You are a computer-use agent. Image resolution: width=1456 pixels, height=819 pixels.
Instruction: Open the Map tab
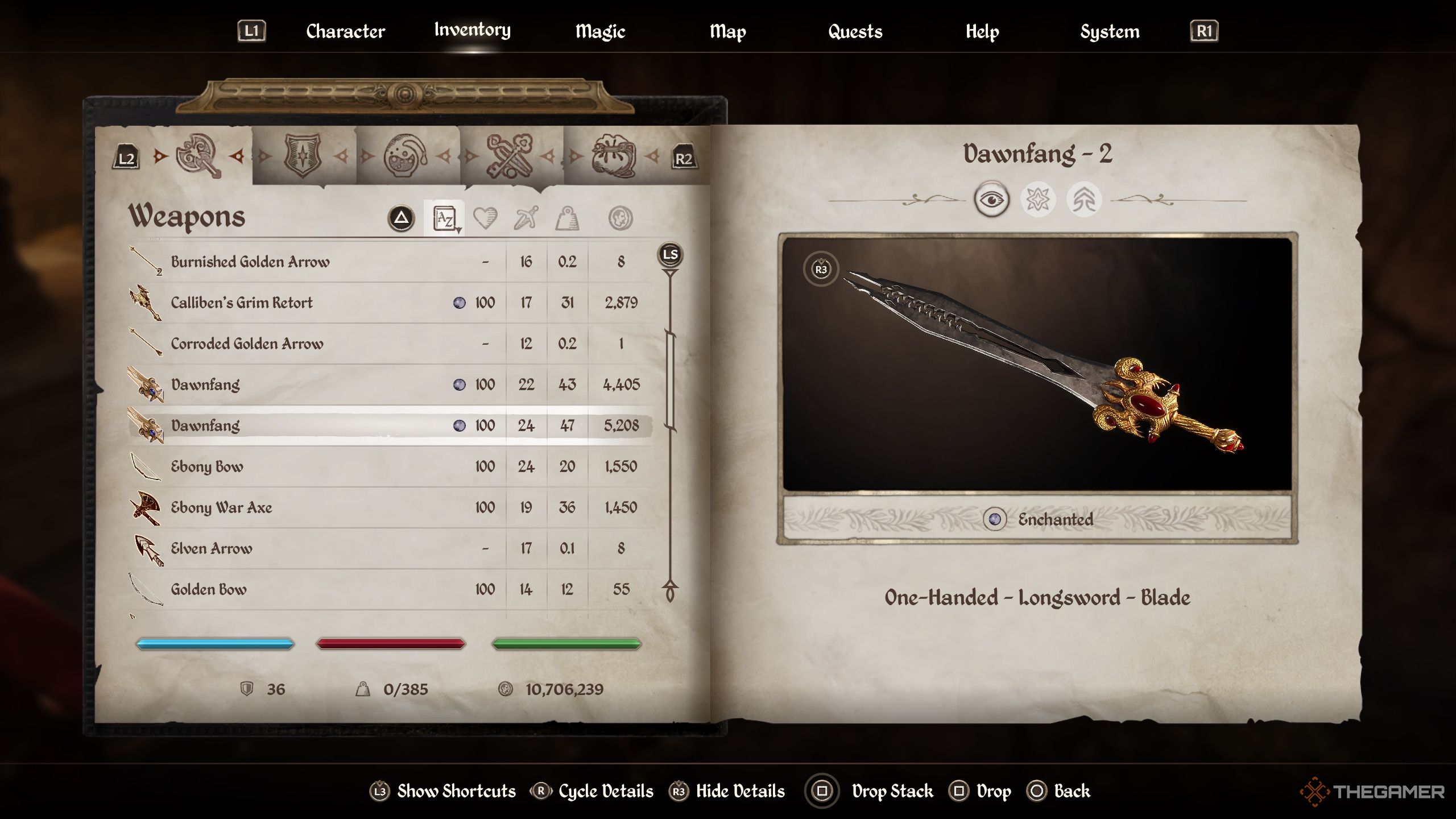727,31
